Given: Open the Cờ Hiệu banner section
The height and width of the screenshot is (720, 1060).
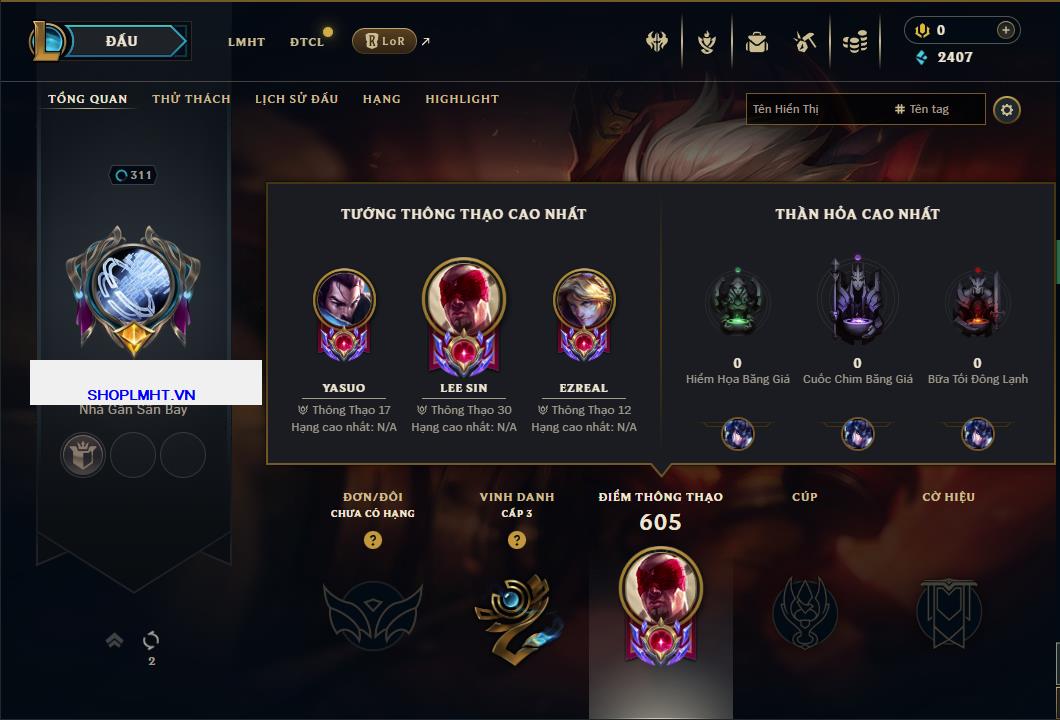Looking at the screenshot, I should (x=948, y=610).
